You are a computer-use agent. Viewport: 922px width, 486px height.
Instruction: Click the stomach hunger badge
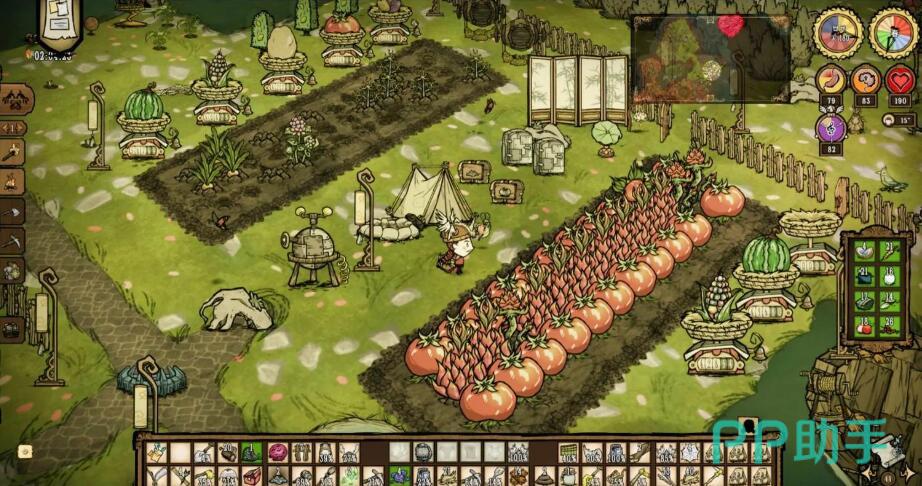tap(830, 80)
